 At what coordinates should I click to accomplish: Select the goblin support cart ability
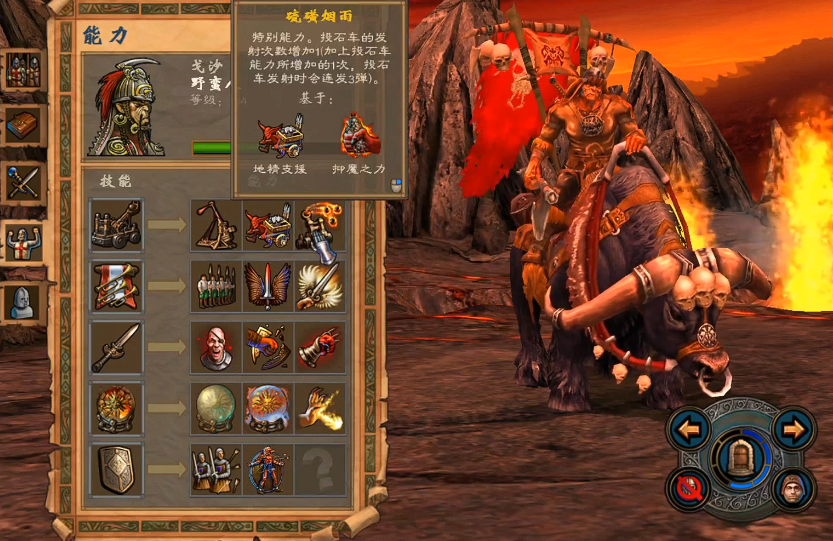268,225
